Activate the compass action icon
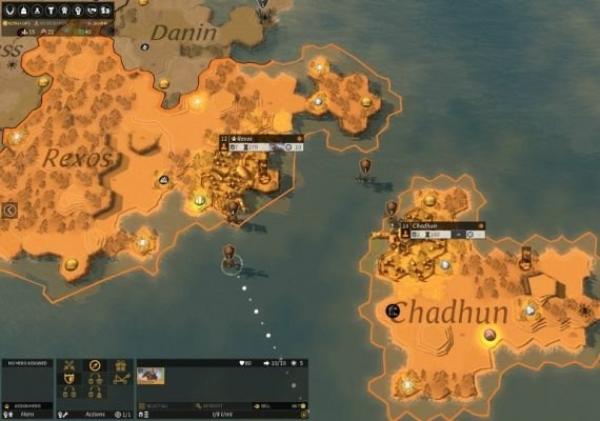 coord(95,367)
